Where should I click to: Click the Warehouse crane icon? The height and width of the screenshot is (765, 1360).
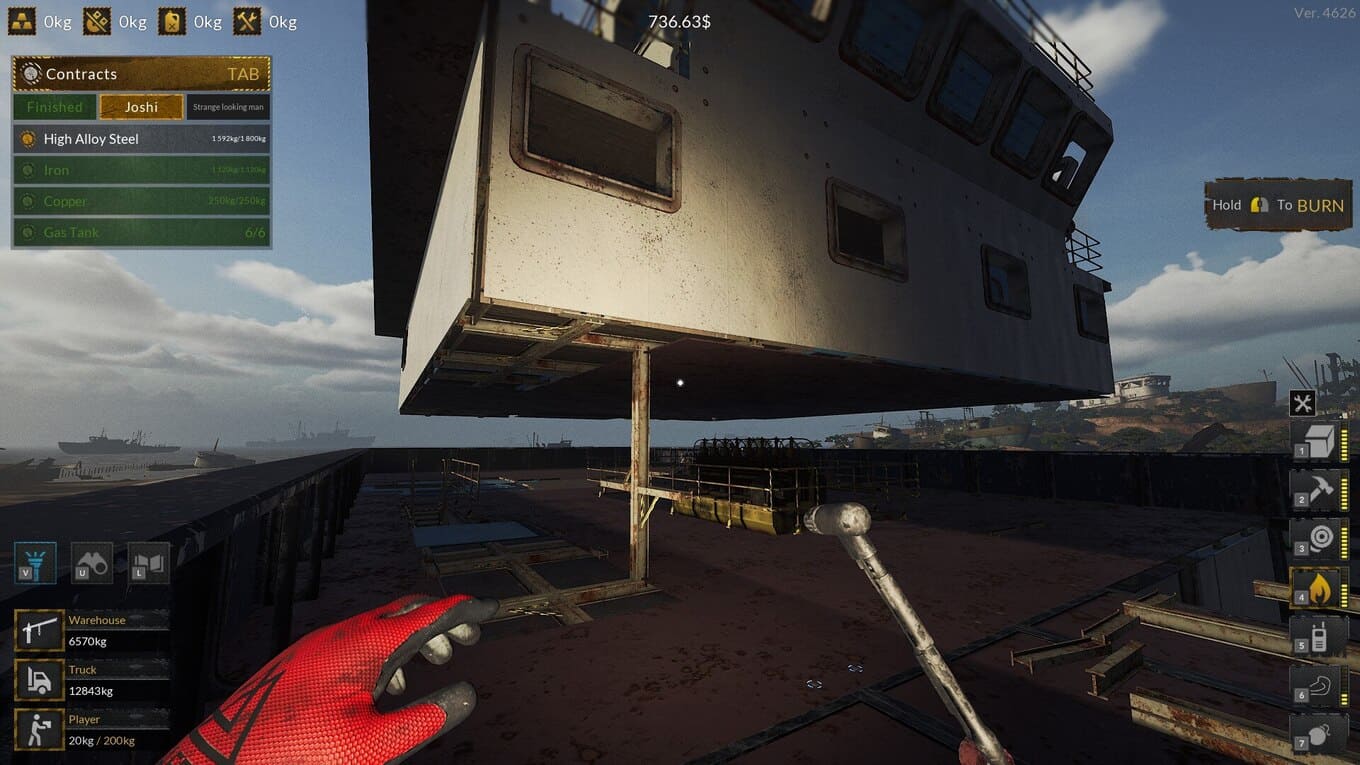(39, 631)
